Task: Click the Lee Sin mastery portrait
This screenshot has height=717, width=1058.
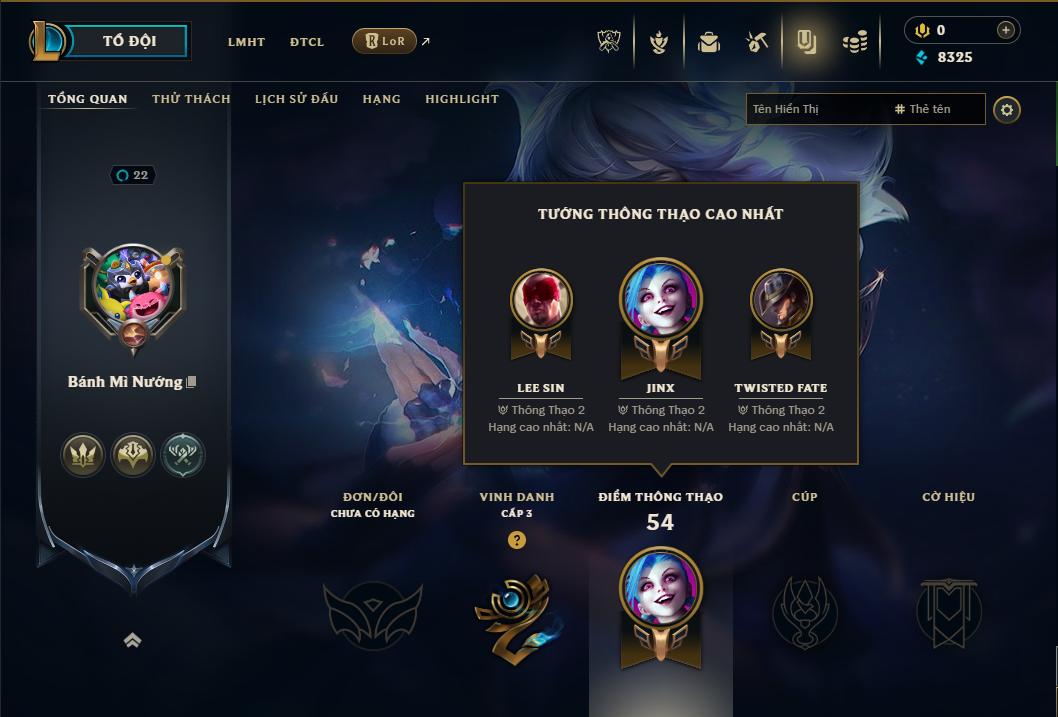Action: pyautogui.click(x=541, y=300)
